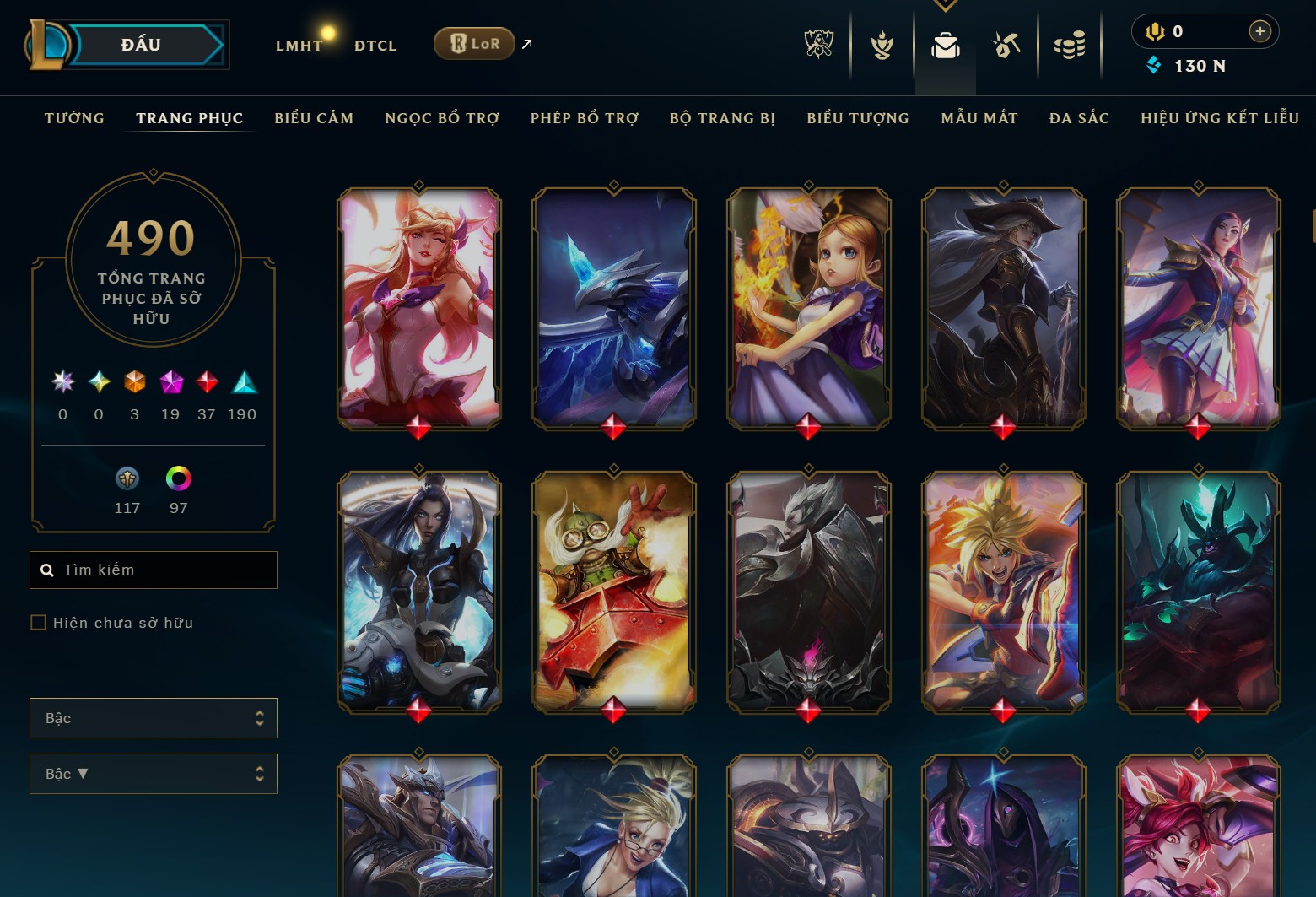Image resolution: width=1316 pixels, height=897 pixels.
Task: Click the blue essence icon beside 130 N
Action: point(1155,65)
